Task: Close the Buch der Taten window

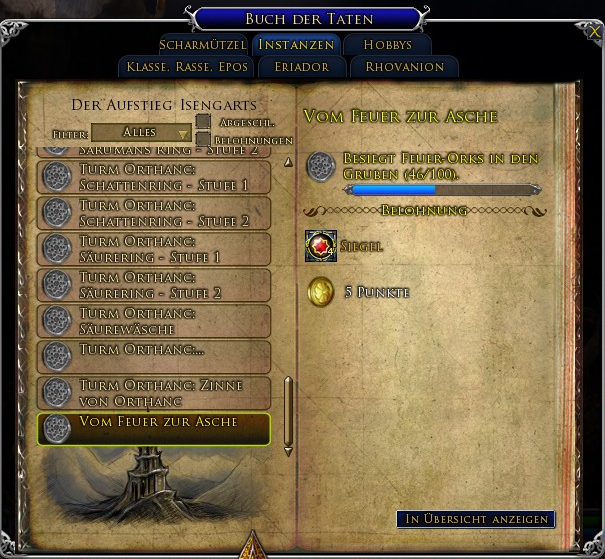Action: pyautogui.click(x=595, y=32)
